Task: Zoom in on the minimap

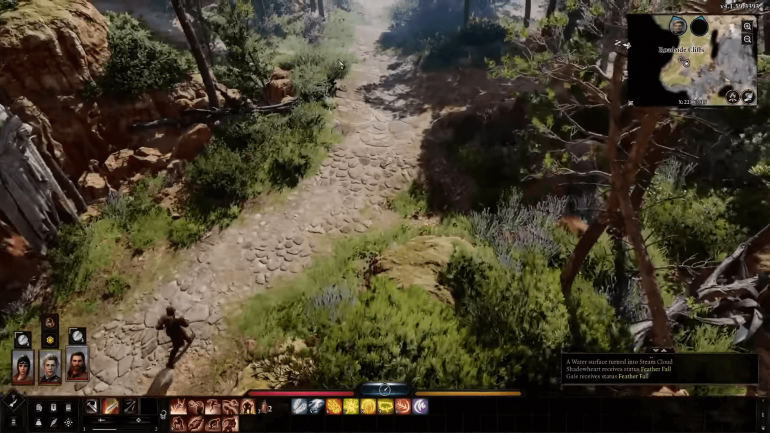Action: [x=747, y=27]
